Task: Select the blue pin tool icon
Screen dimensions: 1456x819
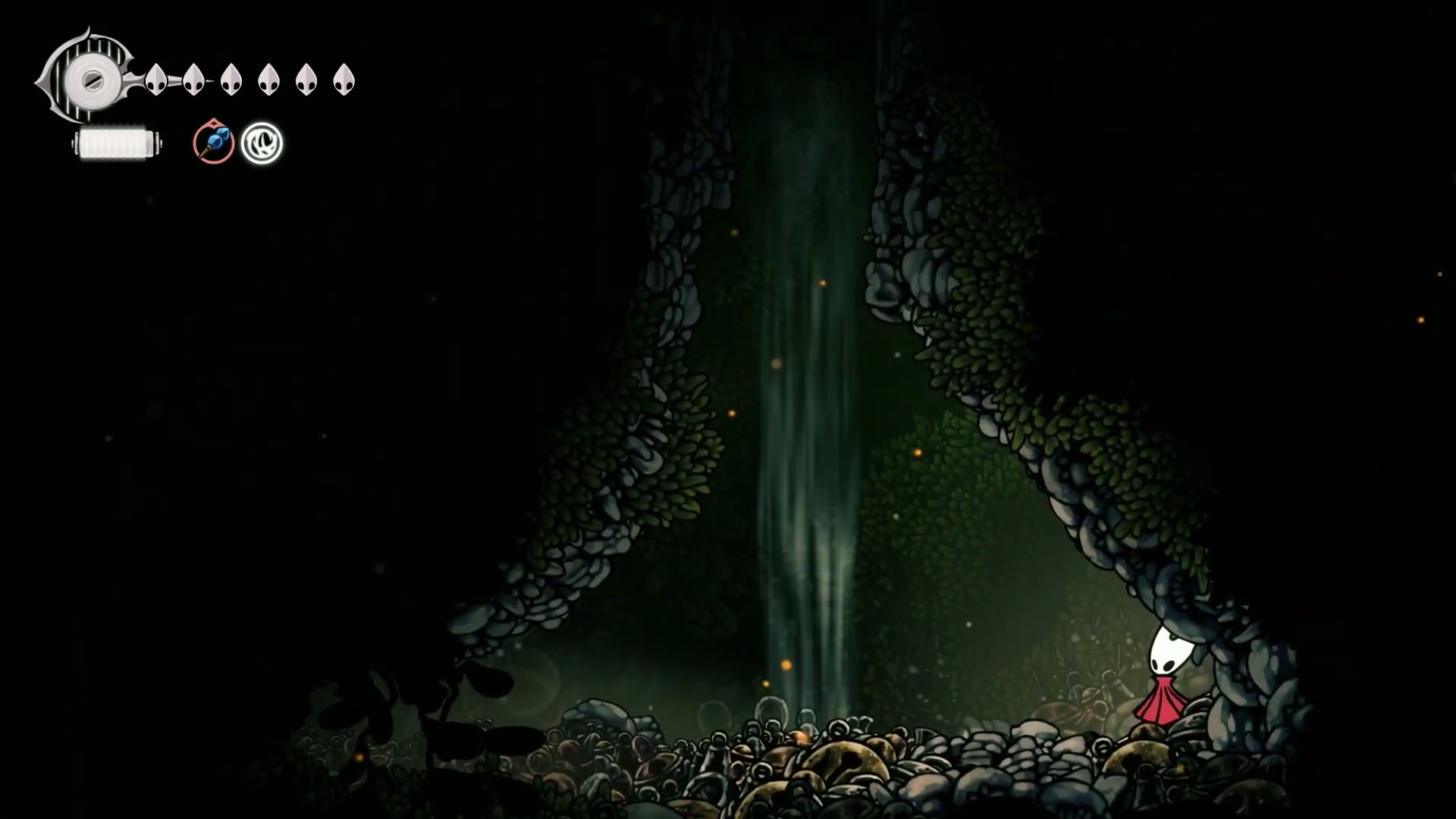Action: point(213,142)
